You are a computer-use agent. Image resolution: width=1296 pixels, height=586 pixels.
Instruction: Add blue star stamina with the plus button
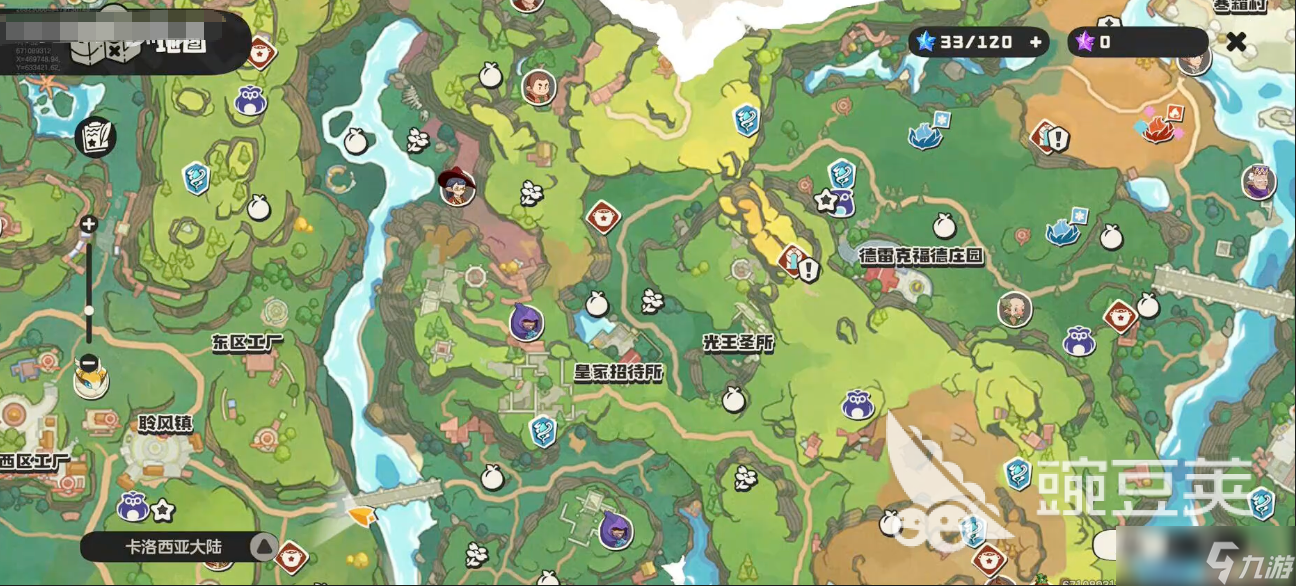pyautogui.click(x=1036, y=42)
